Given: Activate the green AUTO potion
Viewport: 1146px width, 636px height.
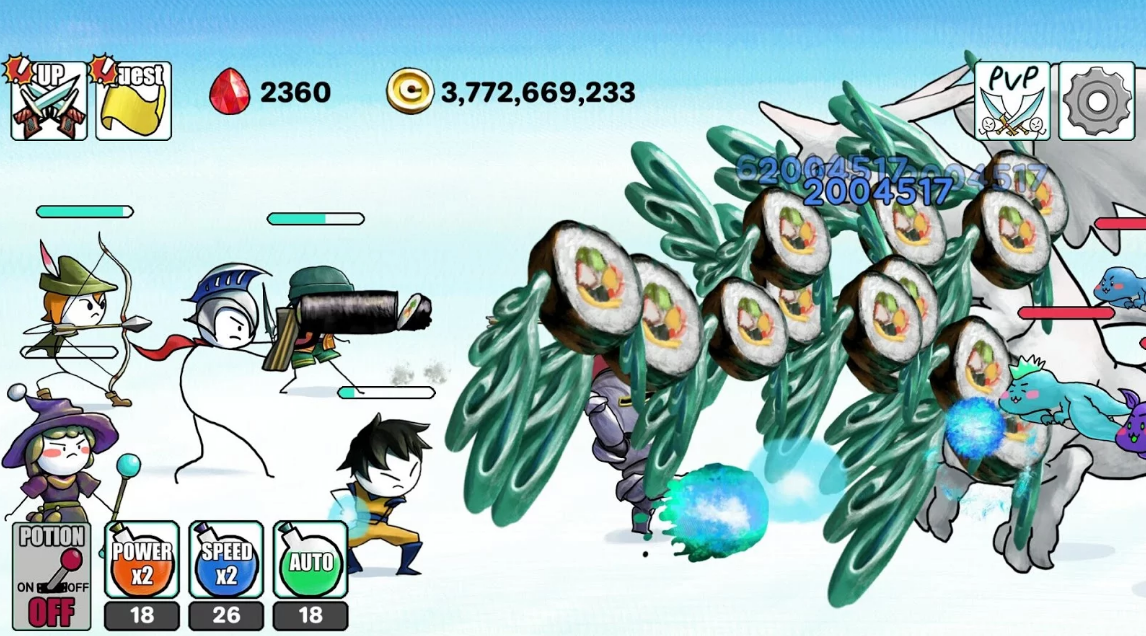Looking at the screenshot, I should [310, 561].
